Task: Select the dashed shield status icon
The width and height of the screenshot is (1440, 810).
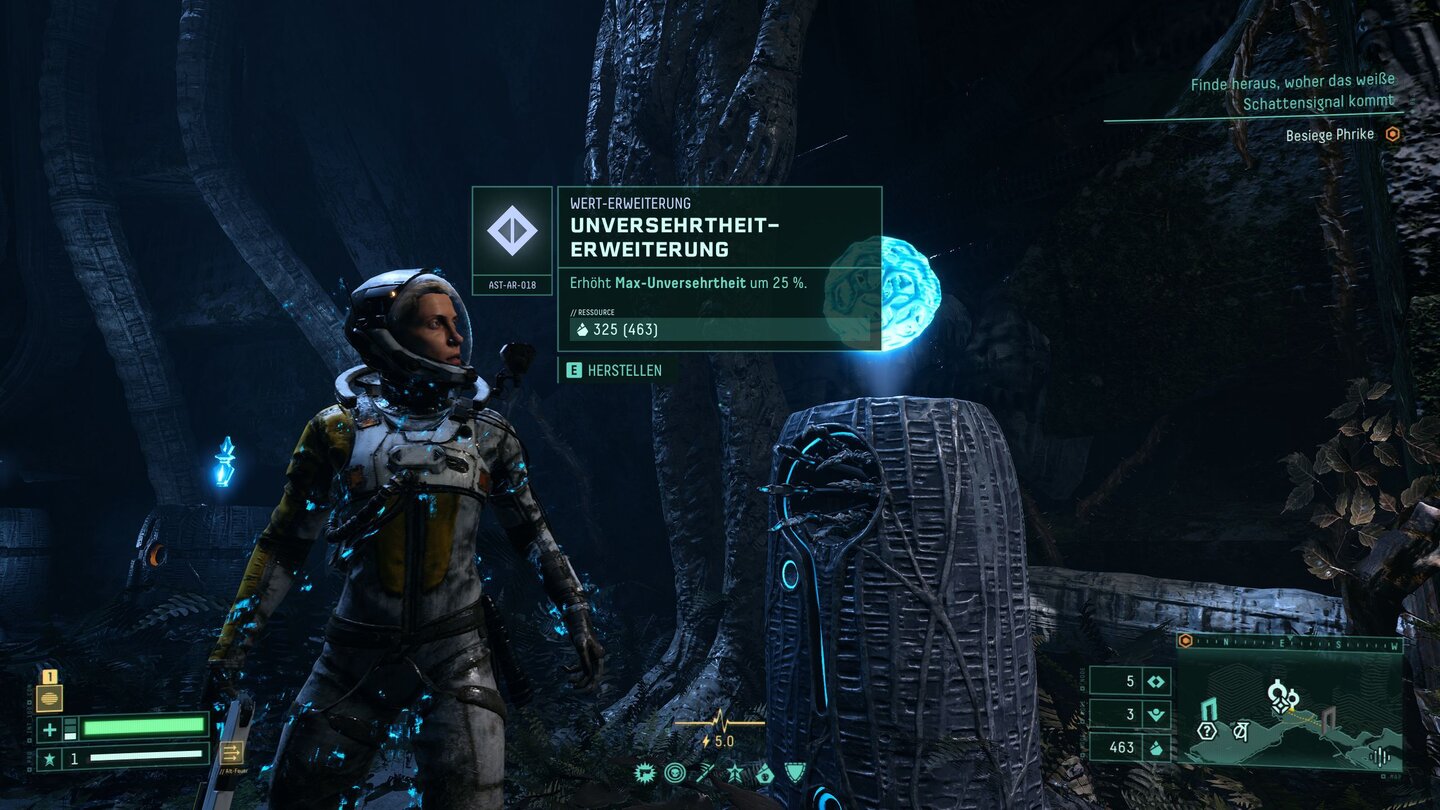Action: pos(794,772)
